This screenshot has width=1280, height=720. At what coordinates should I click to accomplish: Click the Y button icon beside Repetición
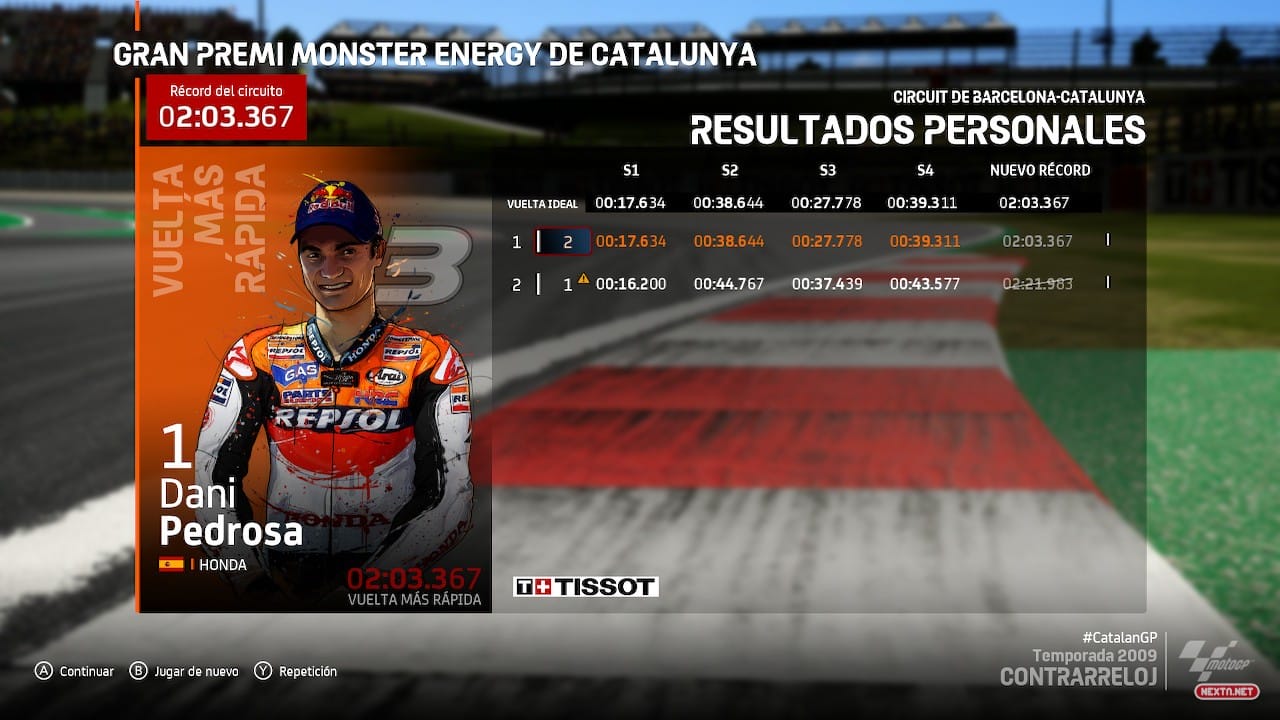(263, 671)
